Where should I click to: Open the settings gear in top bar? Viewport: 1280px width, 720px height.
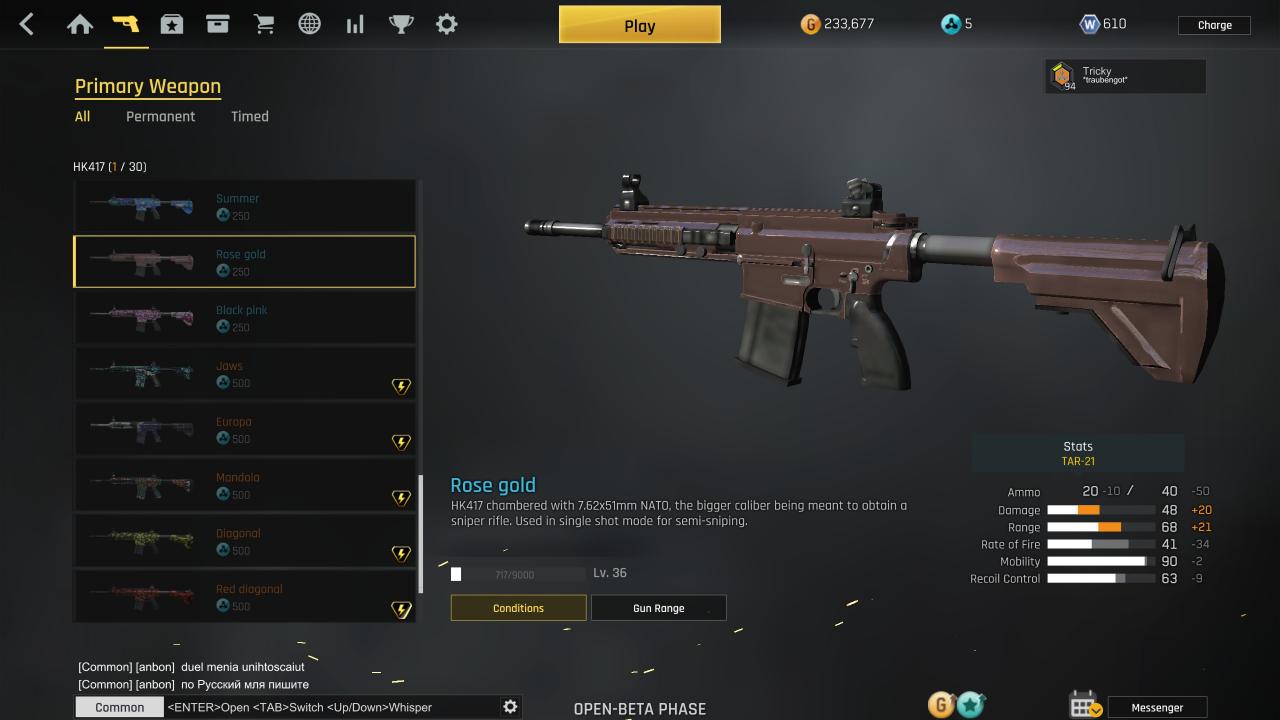tap(447, 24)
